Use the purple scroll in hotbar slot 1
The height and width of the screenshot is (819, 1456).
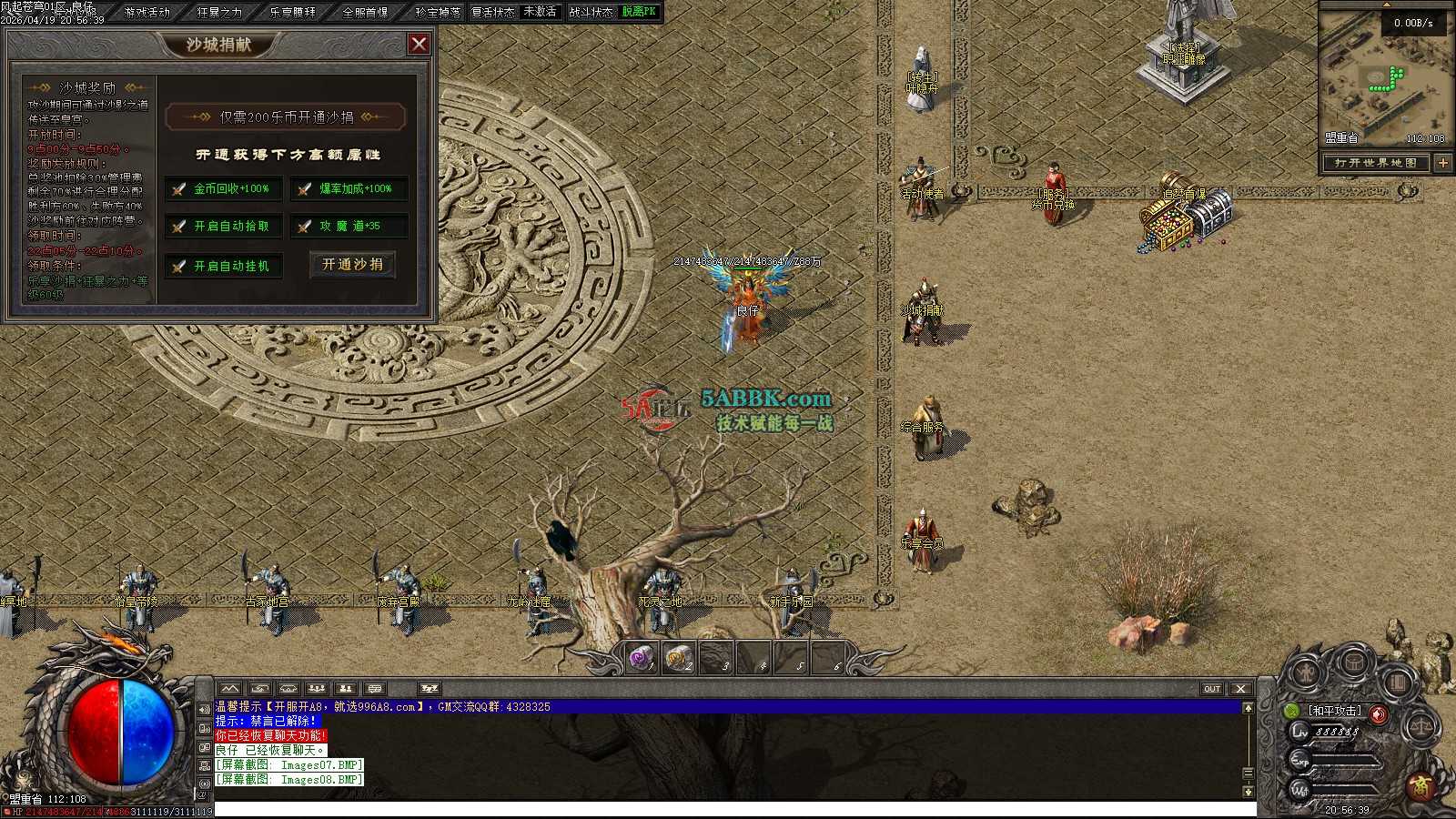[642, 658]
